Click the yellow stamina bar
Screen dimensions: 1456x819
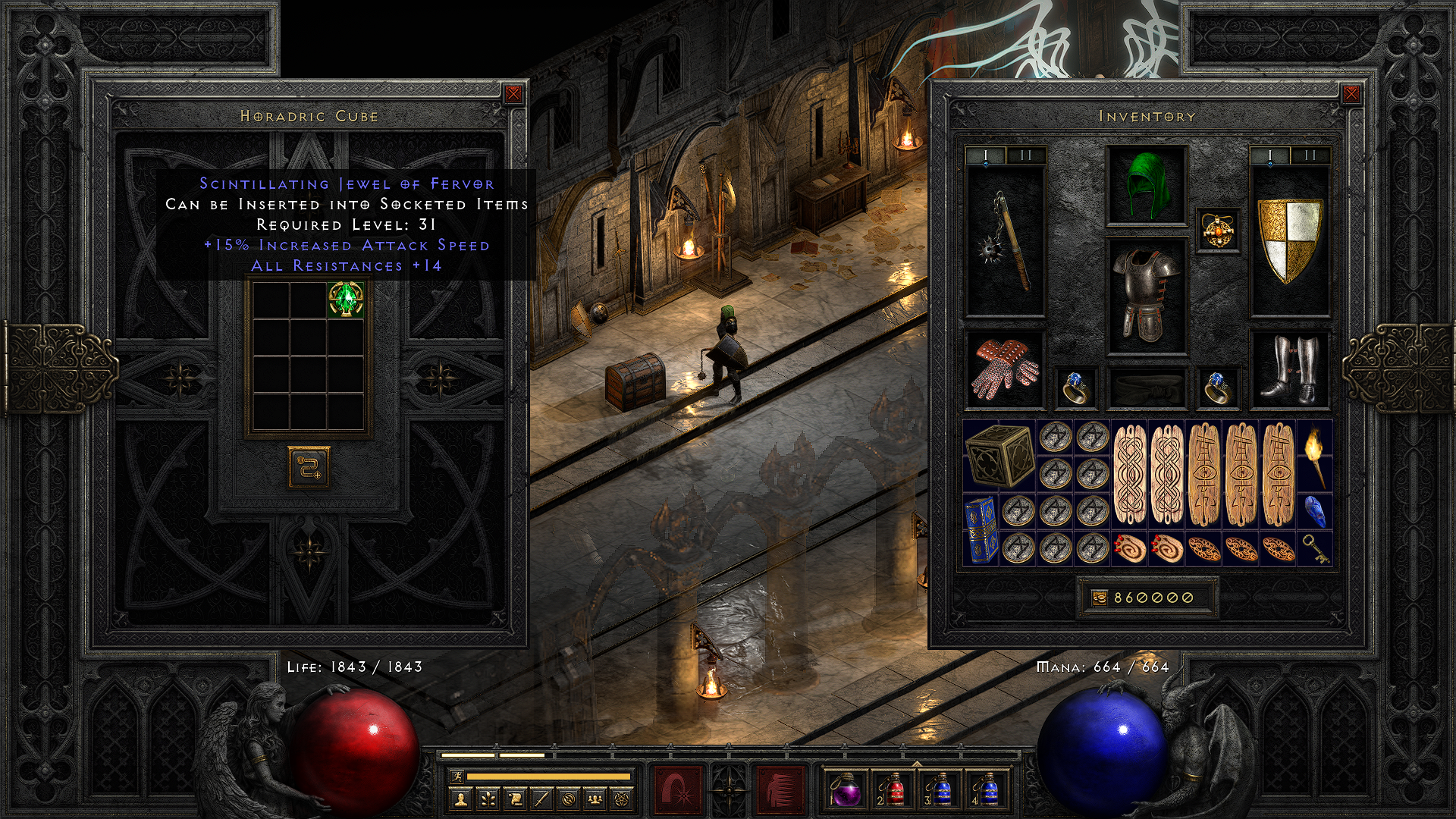[550, 777]
